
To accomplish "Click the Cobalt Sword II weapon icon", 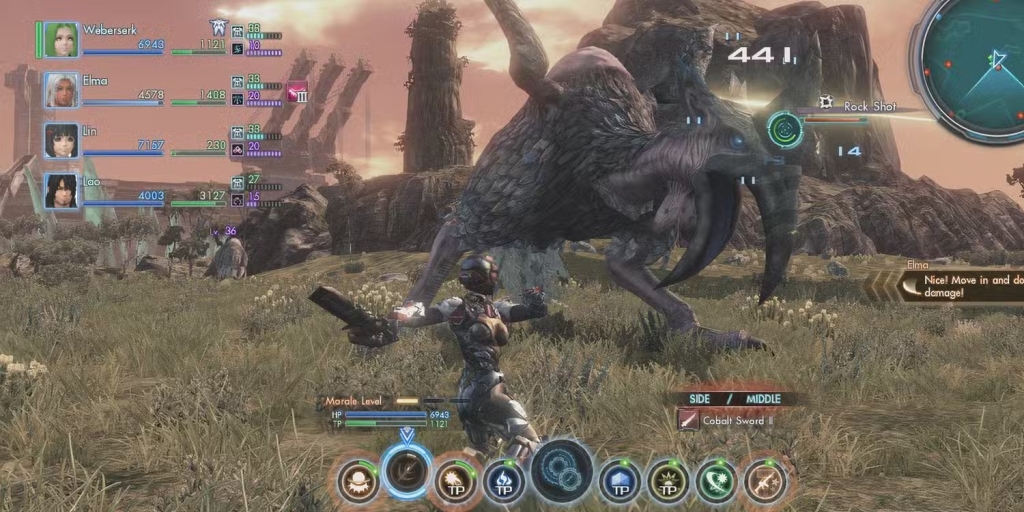I will point(688,421).
